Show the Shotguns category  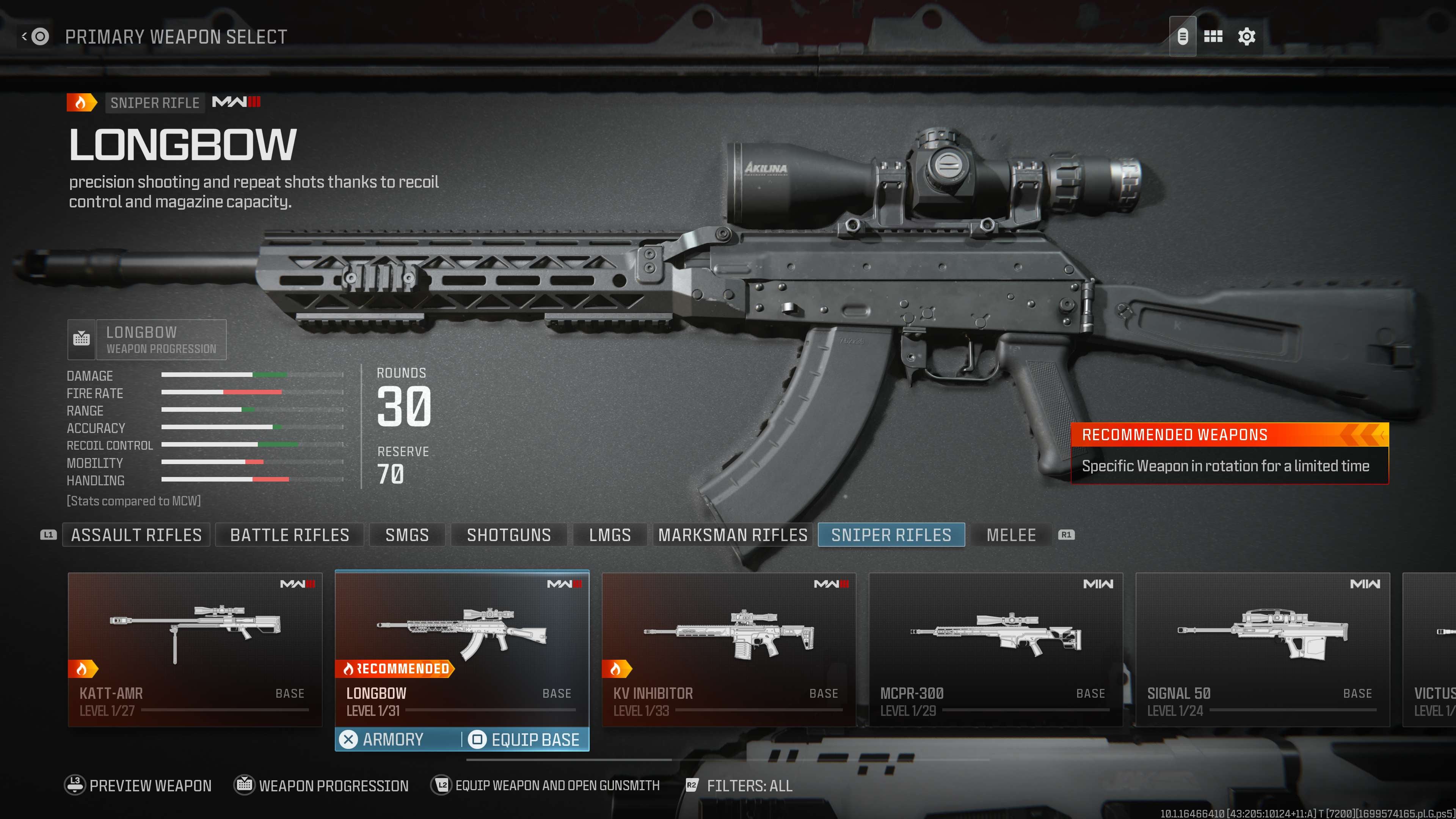click(509, 535)
